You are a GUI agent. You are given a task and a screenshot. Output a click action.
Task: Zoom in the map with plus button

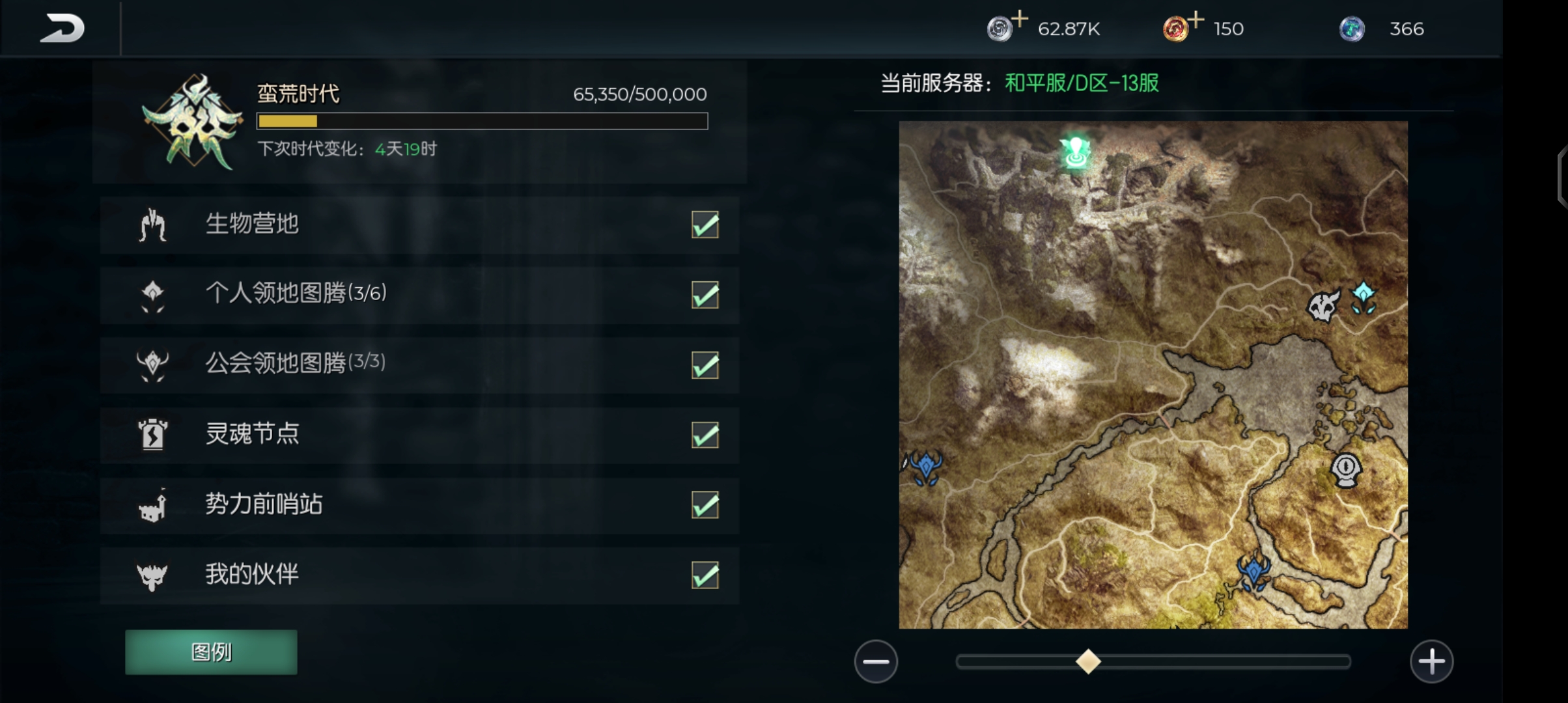(1431, 662)
